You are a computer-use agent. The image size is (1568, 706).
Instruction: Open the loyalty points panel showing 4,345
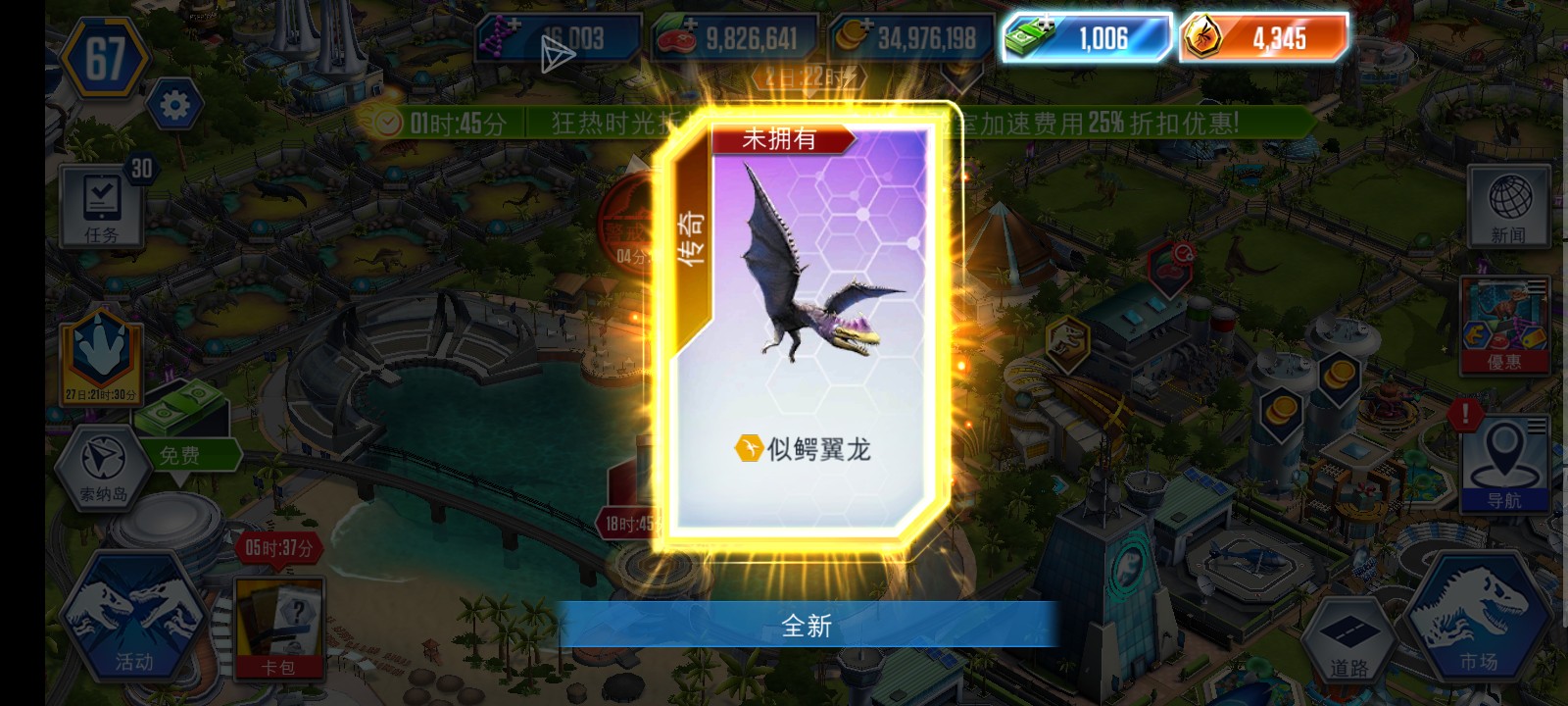(1264, 37)
